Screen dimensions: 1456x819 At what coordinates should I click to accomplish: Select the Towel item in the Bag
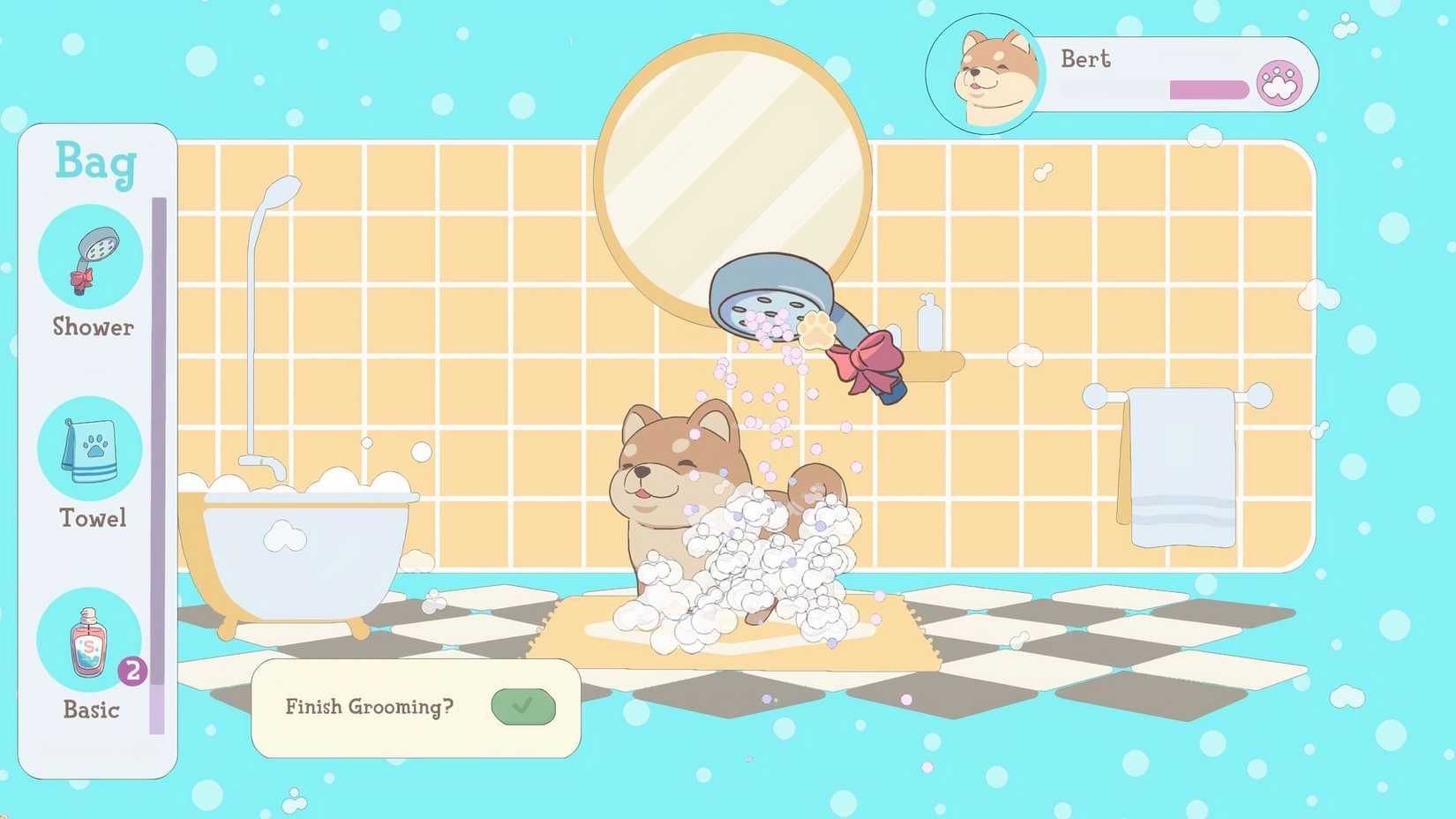pos(89,447)
